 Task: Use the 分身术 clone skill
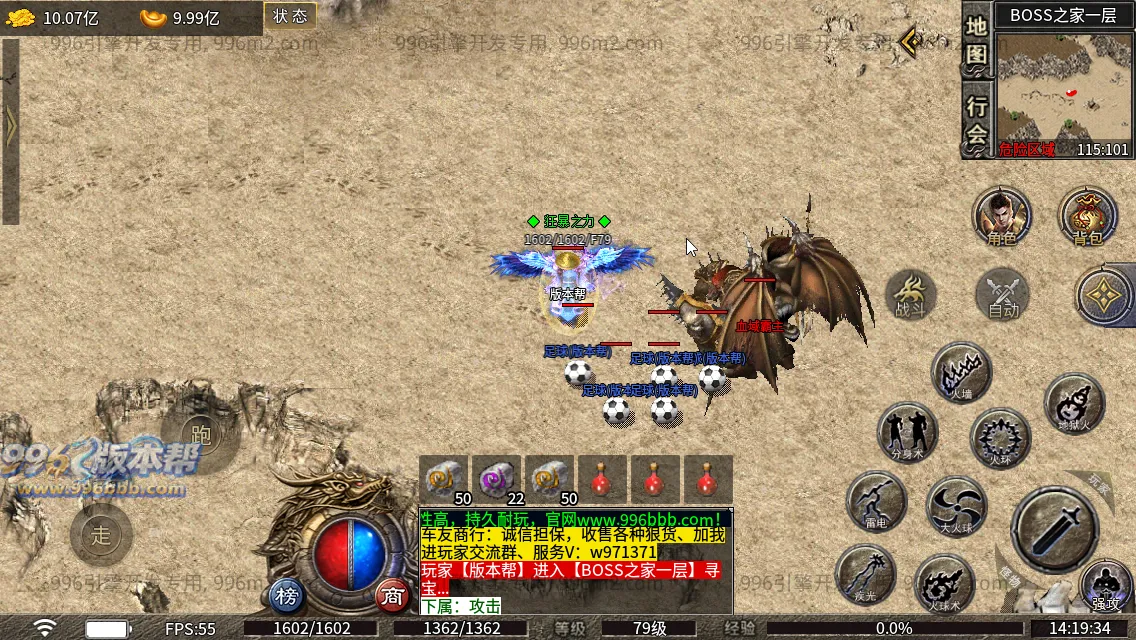(x=907, y=432)
